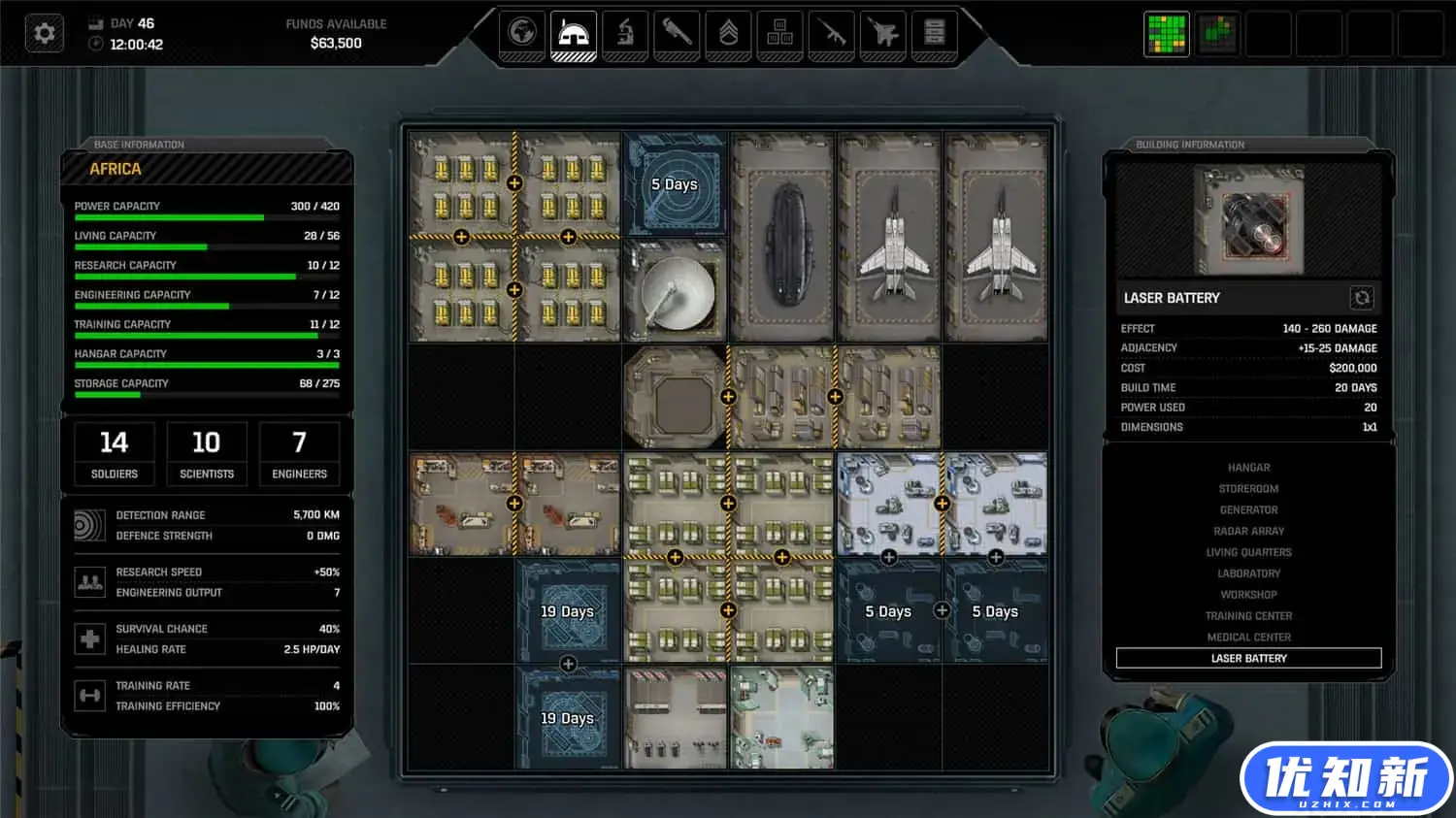Choose Medical Center from the building list
1456x818 pixels.
[x=1248, y=638]
